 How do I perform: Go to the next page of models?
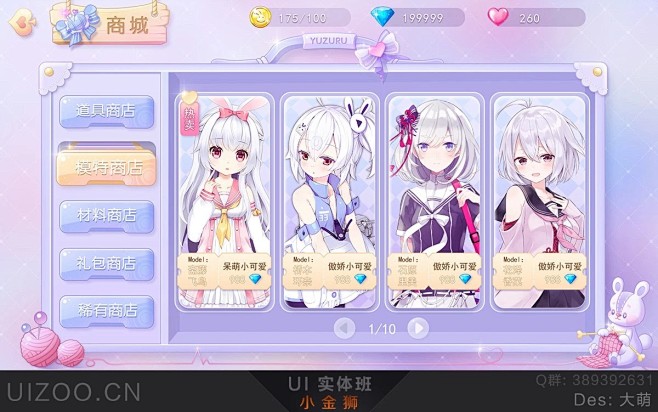click(x=418, y=328)
